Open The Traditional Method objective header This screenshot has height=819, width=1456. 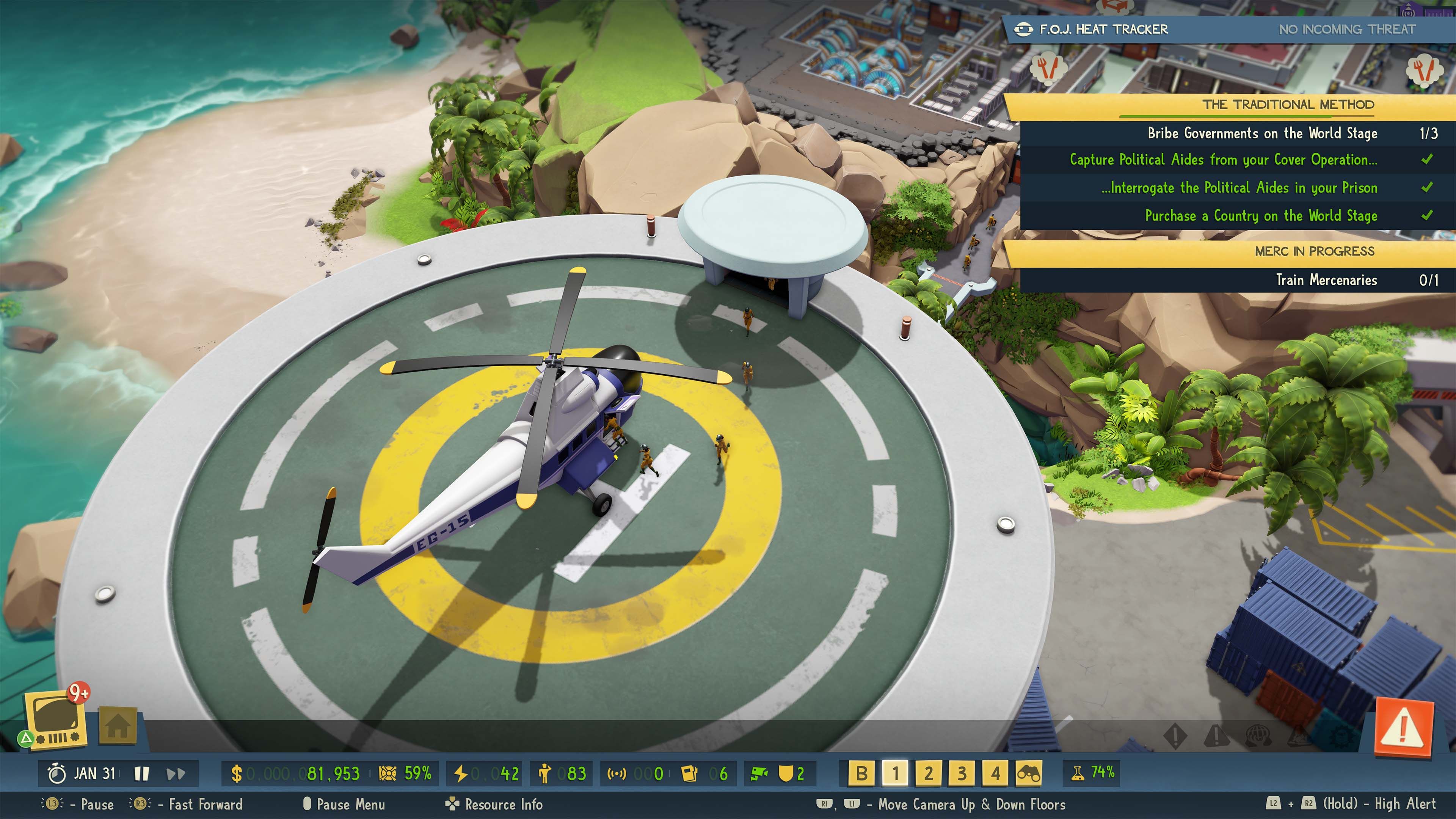1288,105
